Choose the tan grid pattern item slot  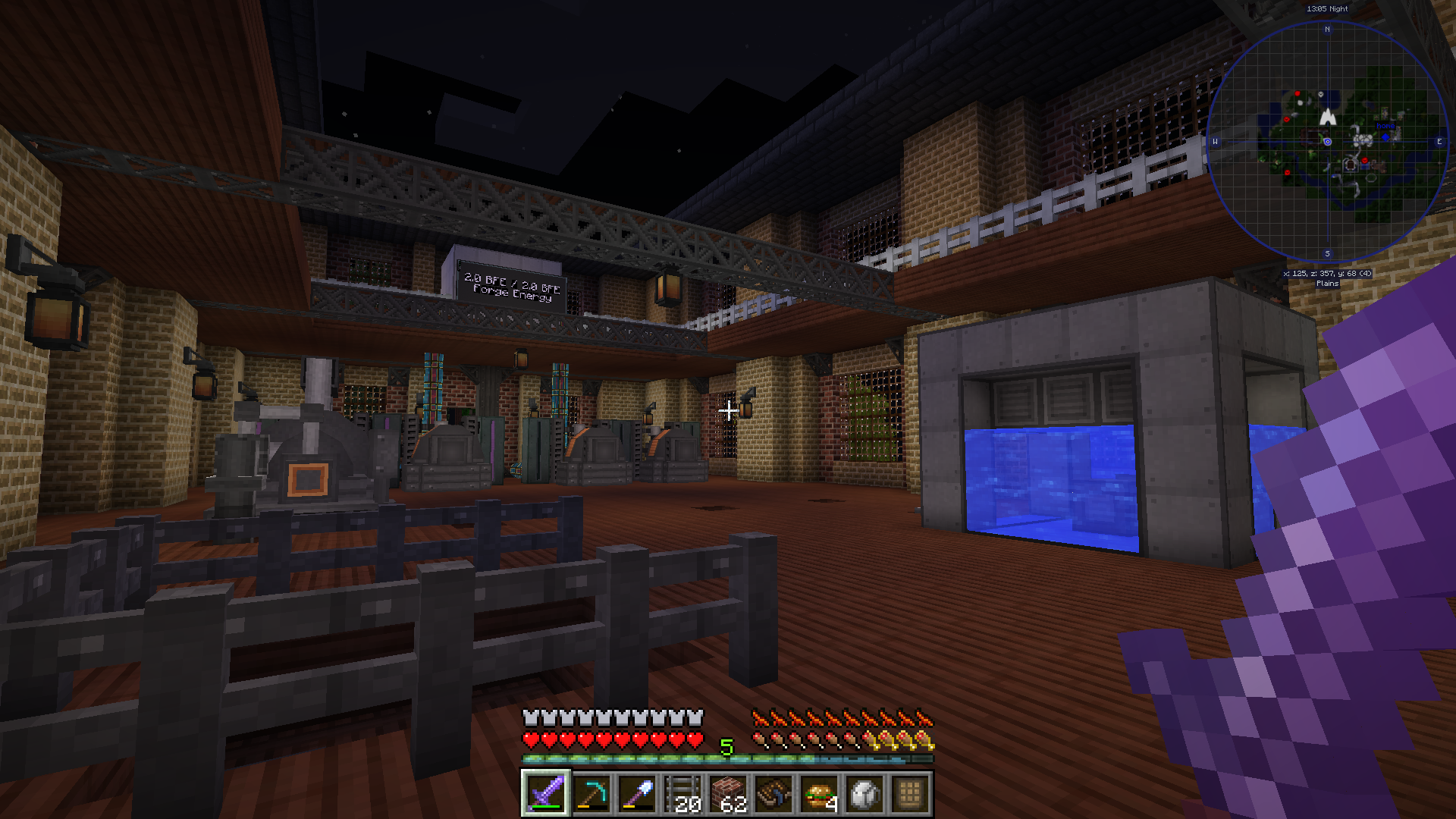click(x=910, y=794)
